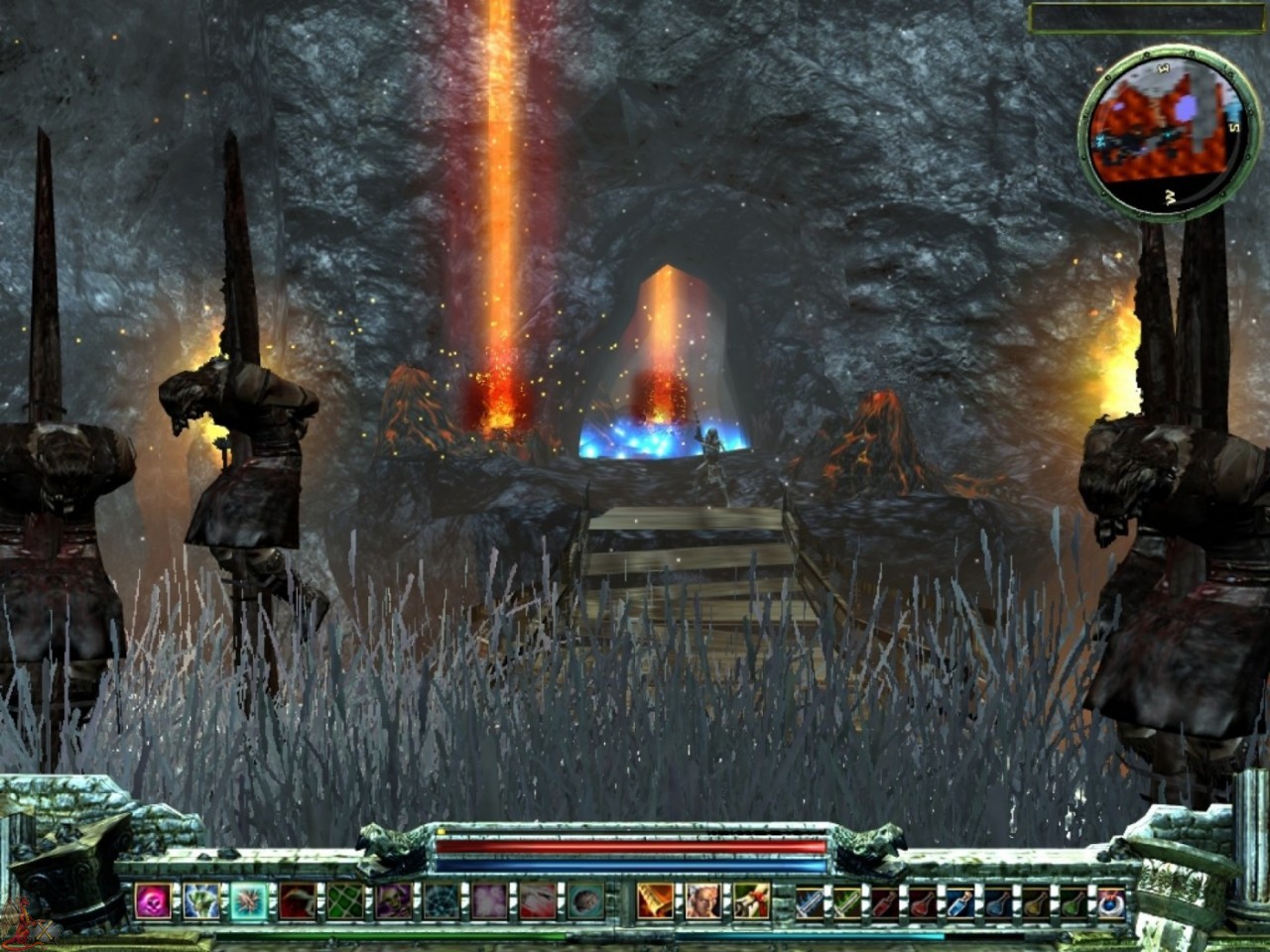Viewport: 1270px width, 952px height.
Task: Click the character portrait on the hotbar
Action: 701,902
